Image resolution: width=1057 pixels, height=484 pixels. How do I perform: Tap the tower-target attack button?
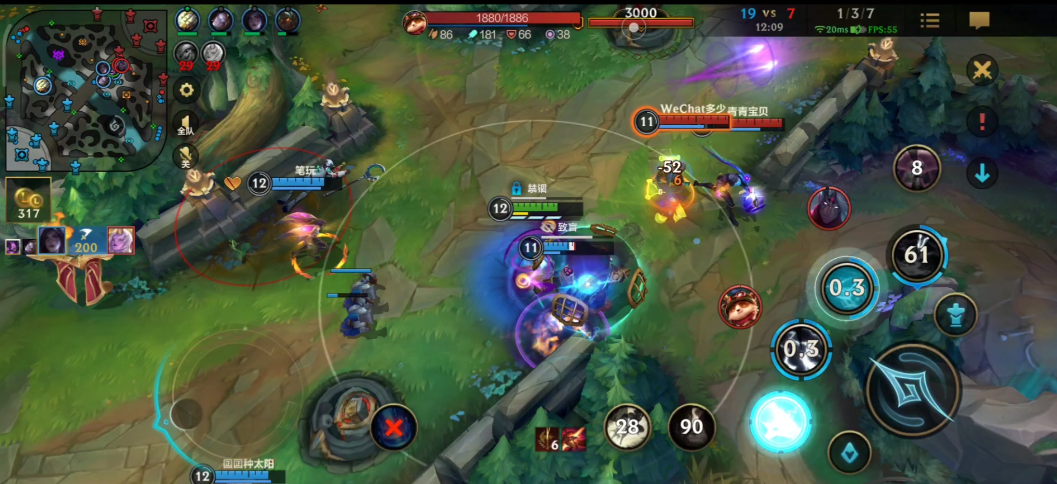click(x=955, y=315)
